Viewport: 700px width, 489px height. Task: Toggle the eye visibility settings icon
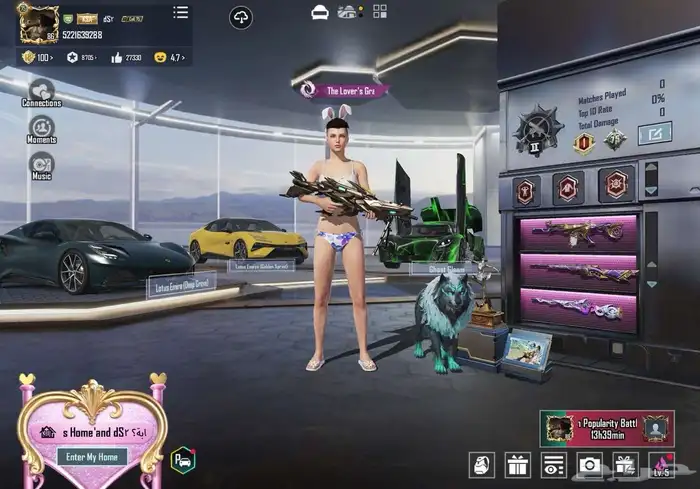553,465
